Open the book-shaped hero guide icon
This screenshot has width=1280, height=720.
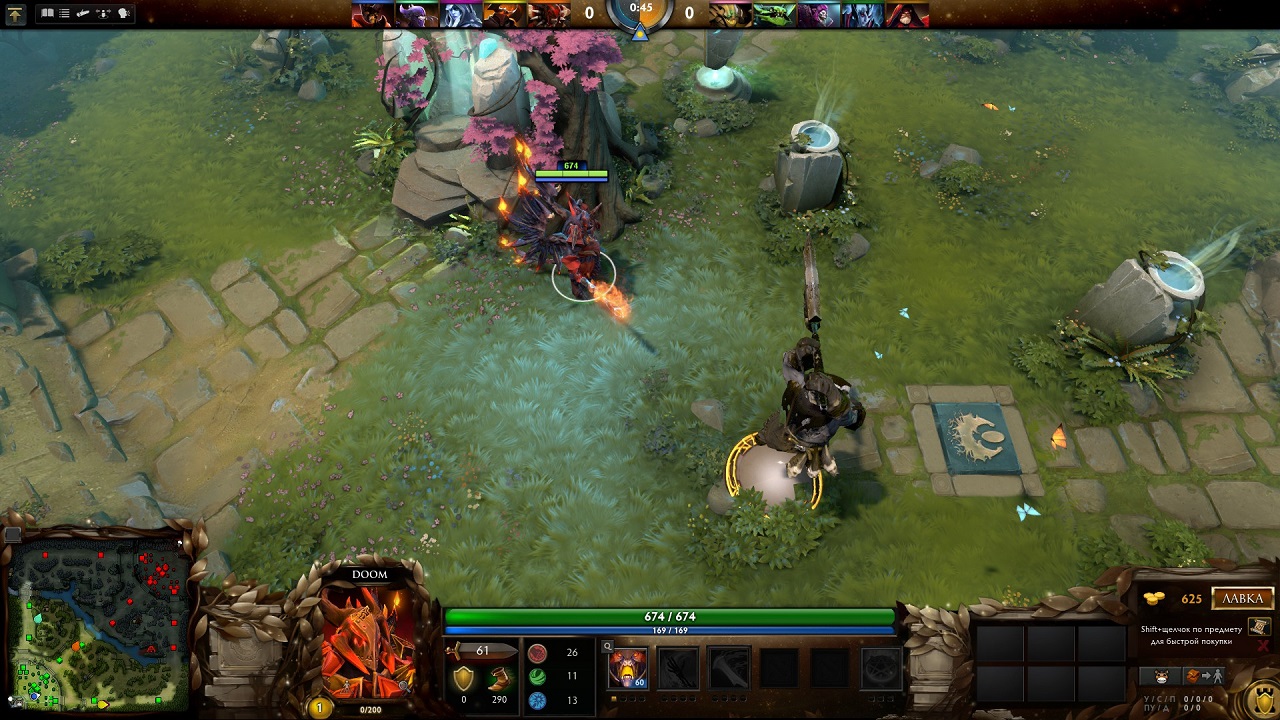pos(47,14)
